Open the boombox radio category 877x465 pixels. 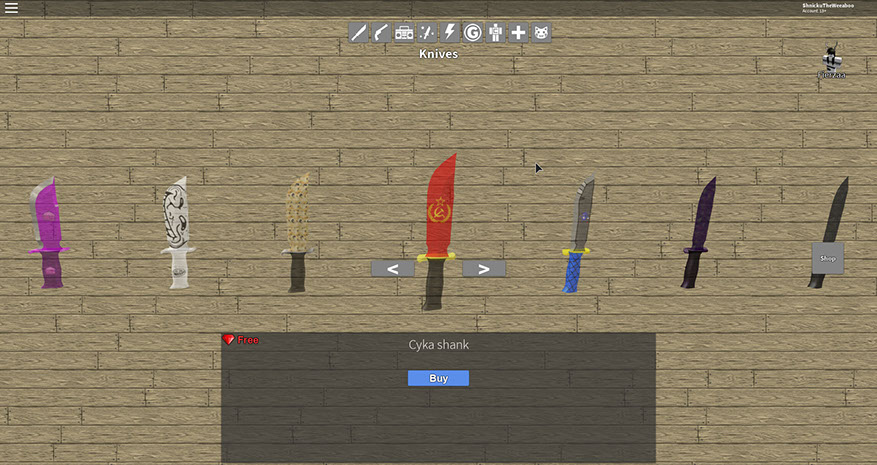click(x=404, y=33)
